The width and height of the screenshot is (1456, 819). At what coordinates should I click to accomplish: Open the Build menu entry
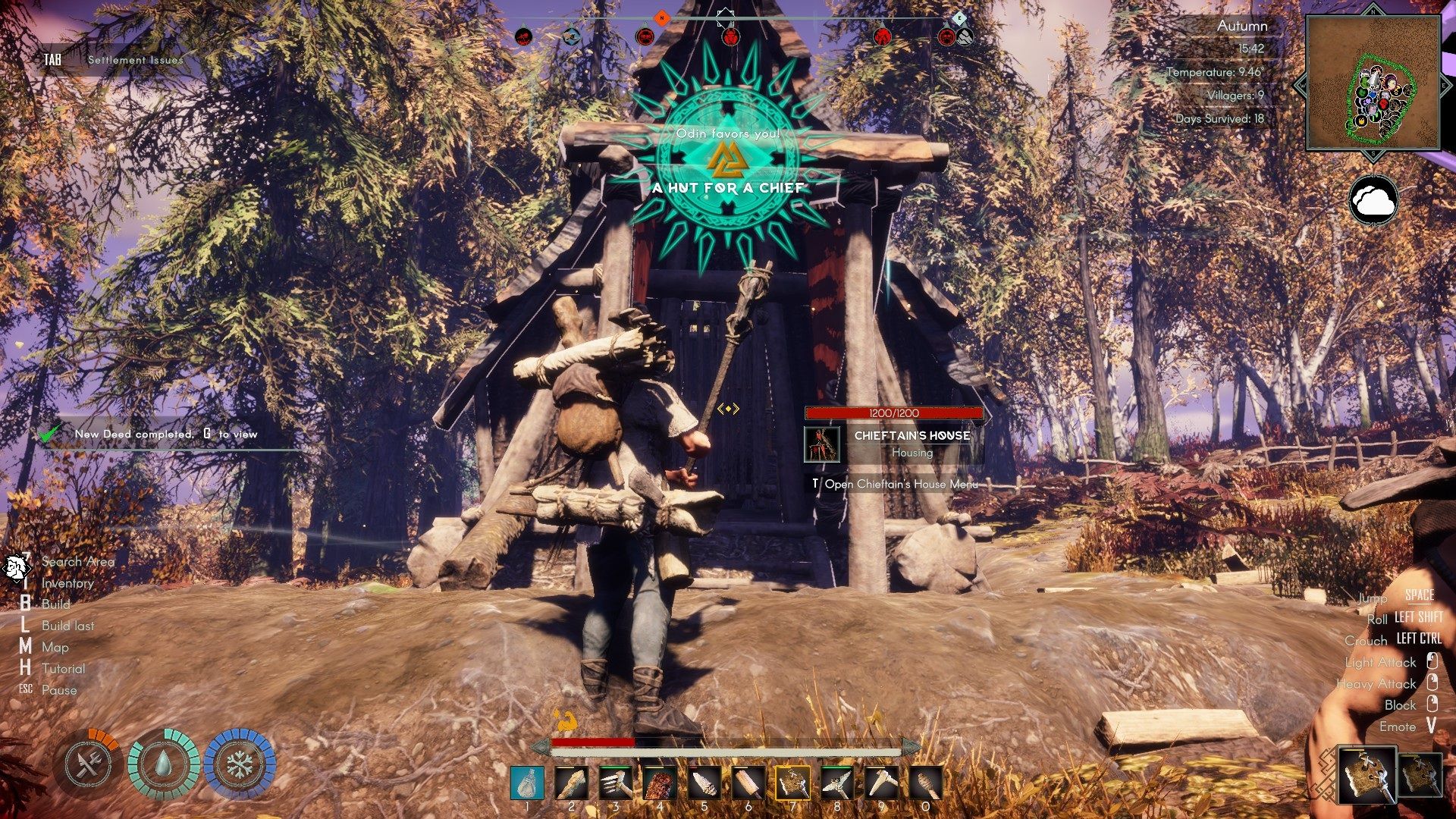tap(55, 604)
